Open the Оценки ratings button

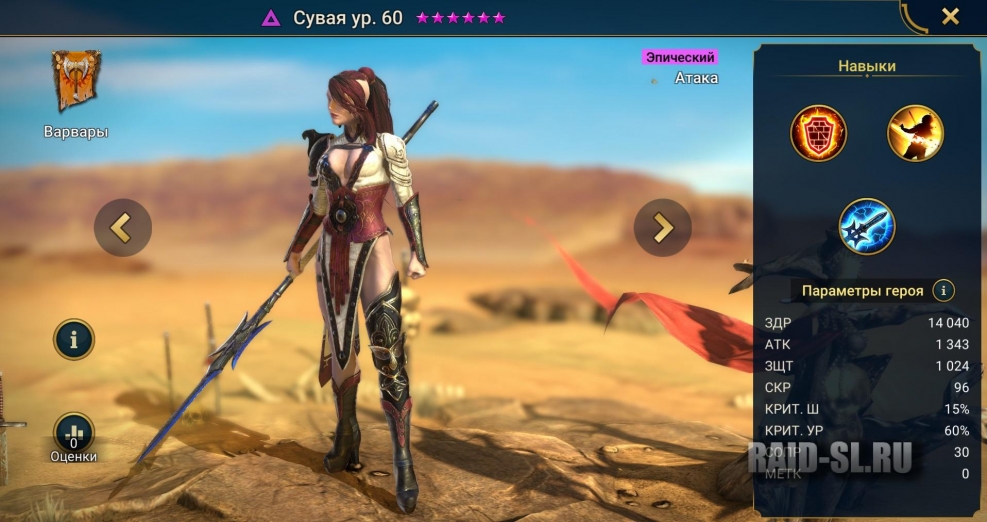coord(74,434)
